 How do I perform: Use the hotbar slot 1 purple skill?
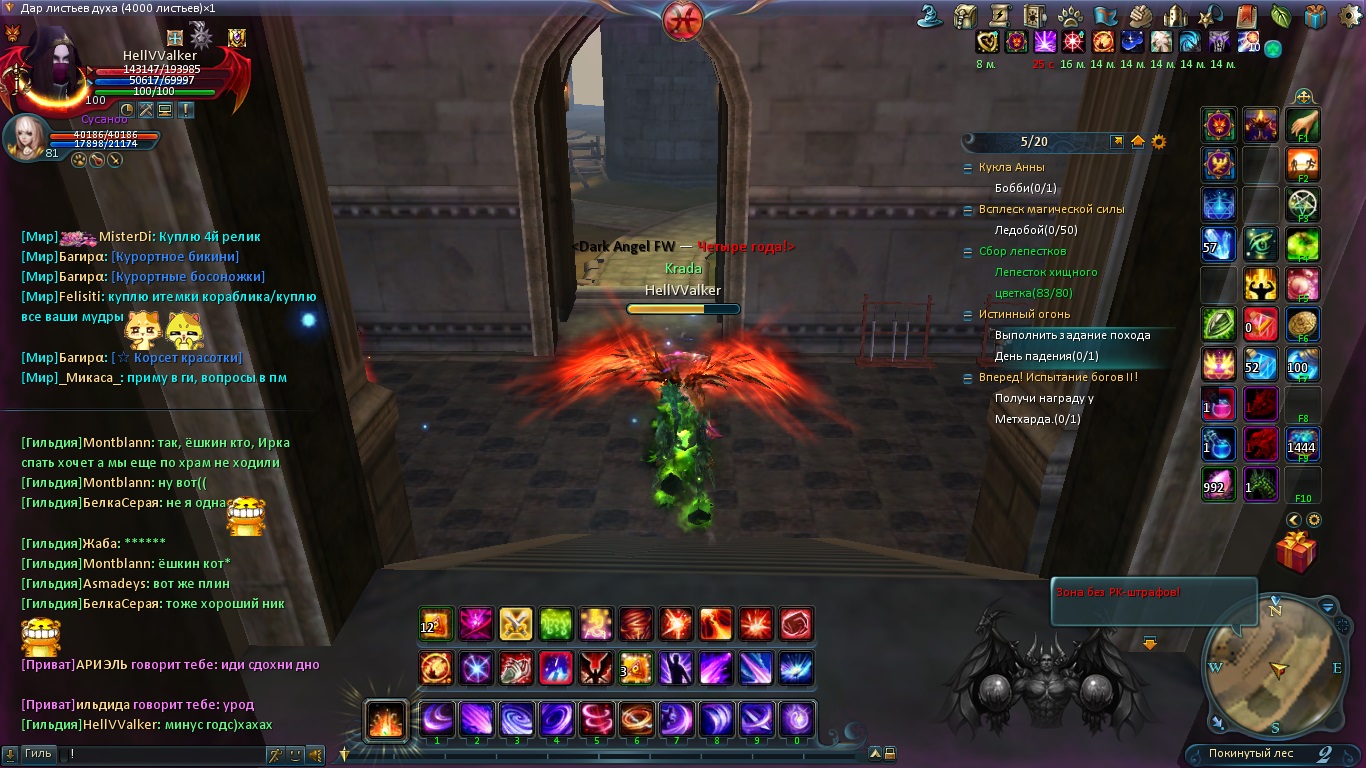tap(437, 719)
